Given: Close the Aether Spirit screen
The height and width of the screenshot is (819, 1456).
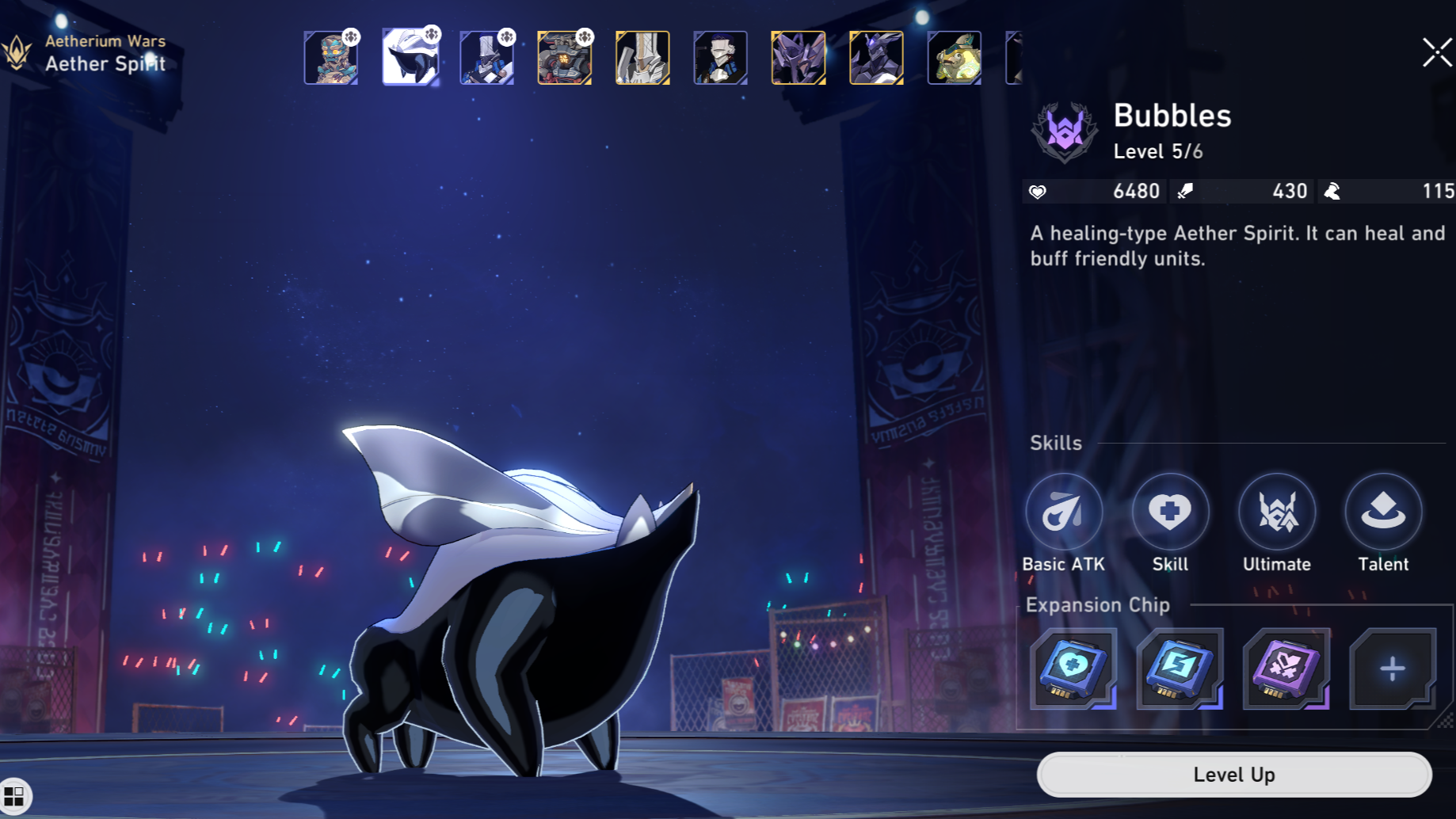Looking at the screenshot, I should (x=1435, y=53).
